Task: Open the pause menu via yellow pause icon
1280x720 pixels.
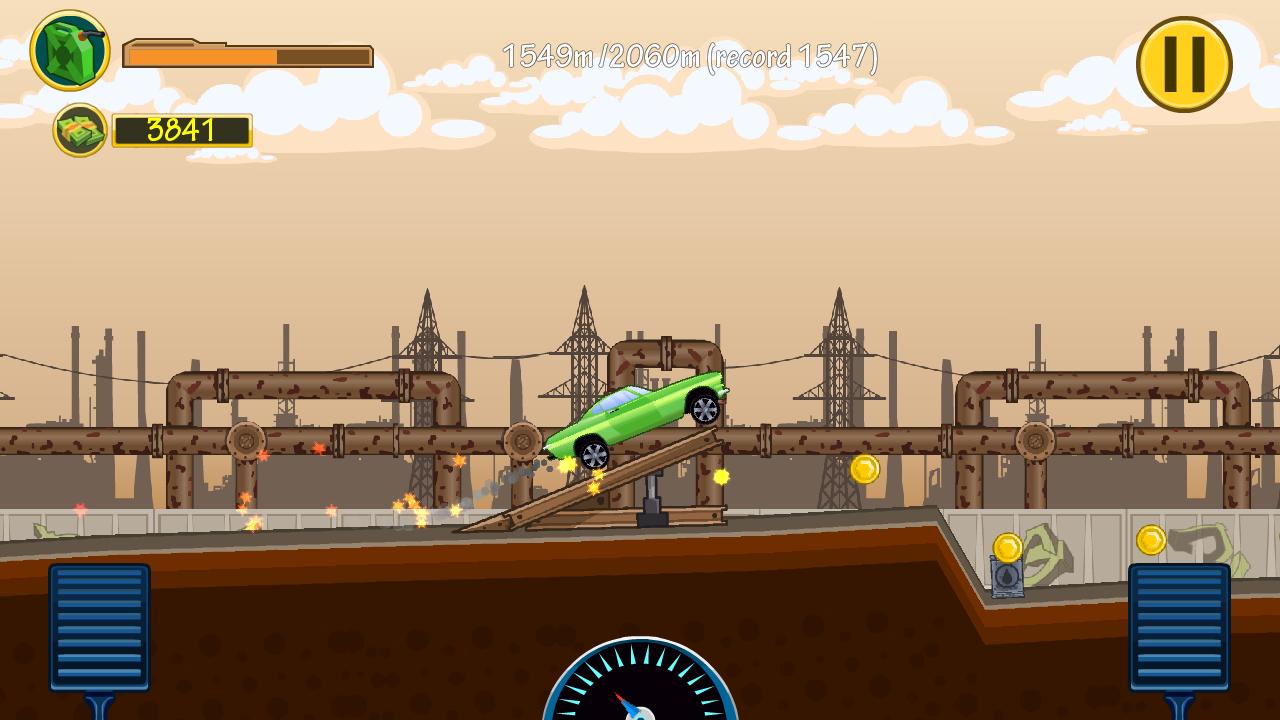Action: [x=1185, y=63]
